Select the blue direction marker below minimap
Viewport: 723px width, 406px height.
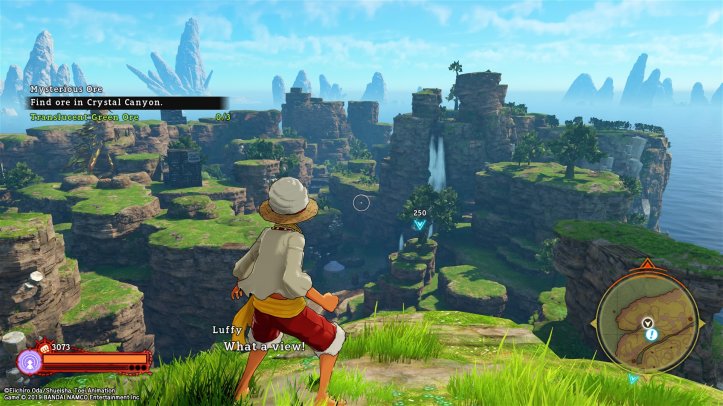[x=633, y=379]
